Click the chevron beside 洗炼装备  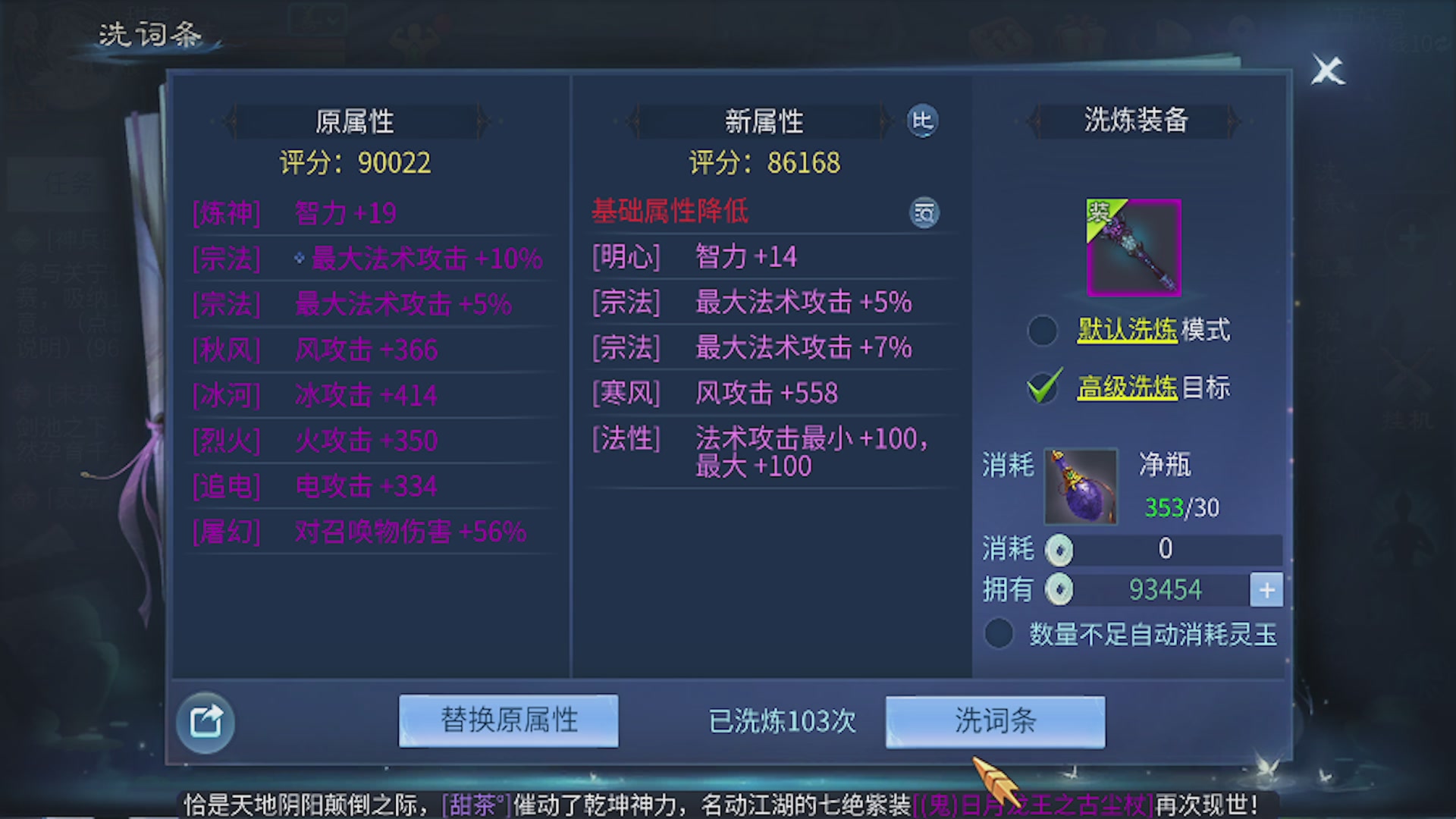[x=1034, y=121]
